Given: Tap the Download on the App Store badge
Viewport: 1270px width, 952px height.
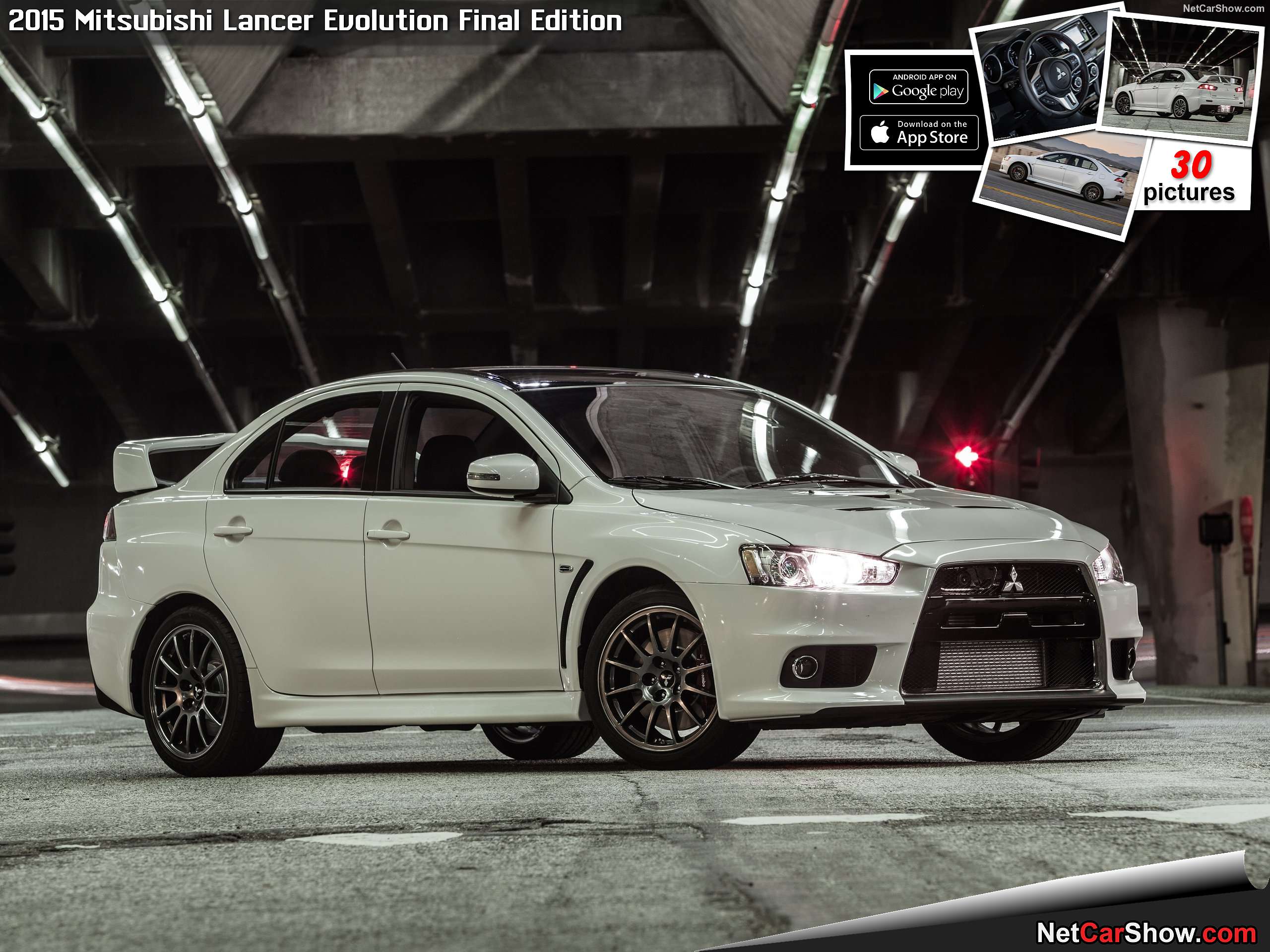Looking at the screenshot, I should point(919,132).
